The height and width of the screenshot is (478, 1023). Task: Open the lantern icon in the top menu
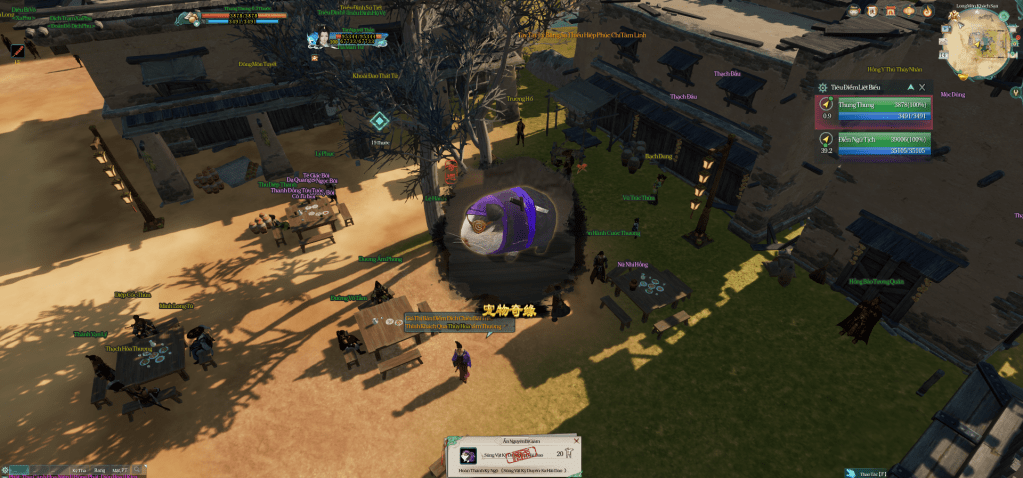(x=908, y=11)
